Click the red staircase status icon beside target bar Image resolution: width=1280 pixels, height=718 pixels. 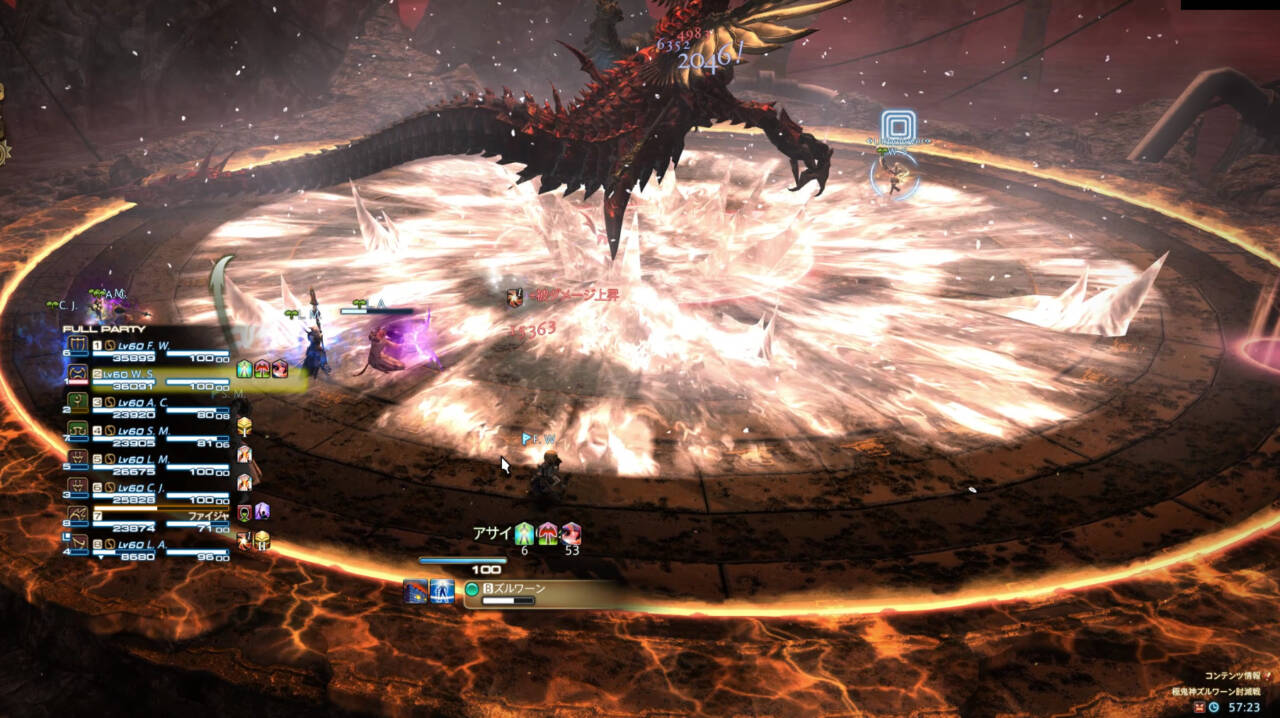[416, 591]
